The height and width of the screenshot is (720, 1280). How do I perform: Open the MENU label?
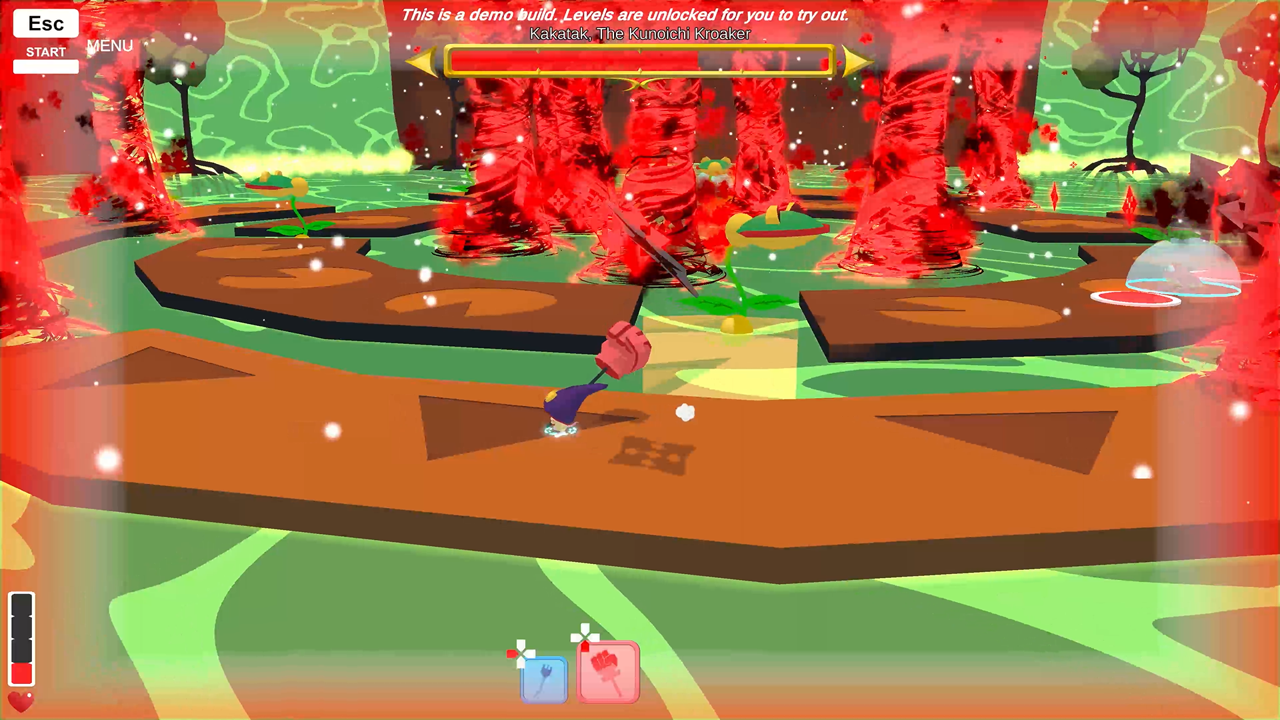pos(110,46)
